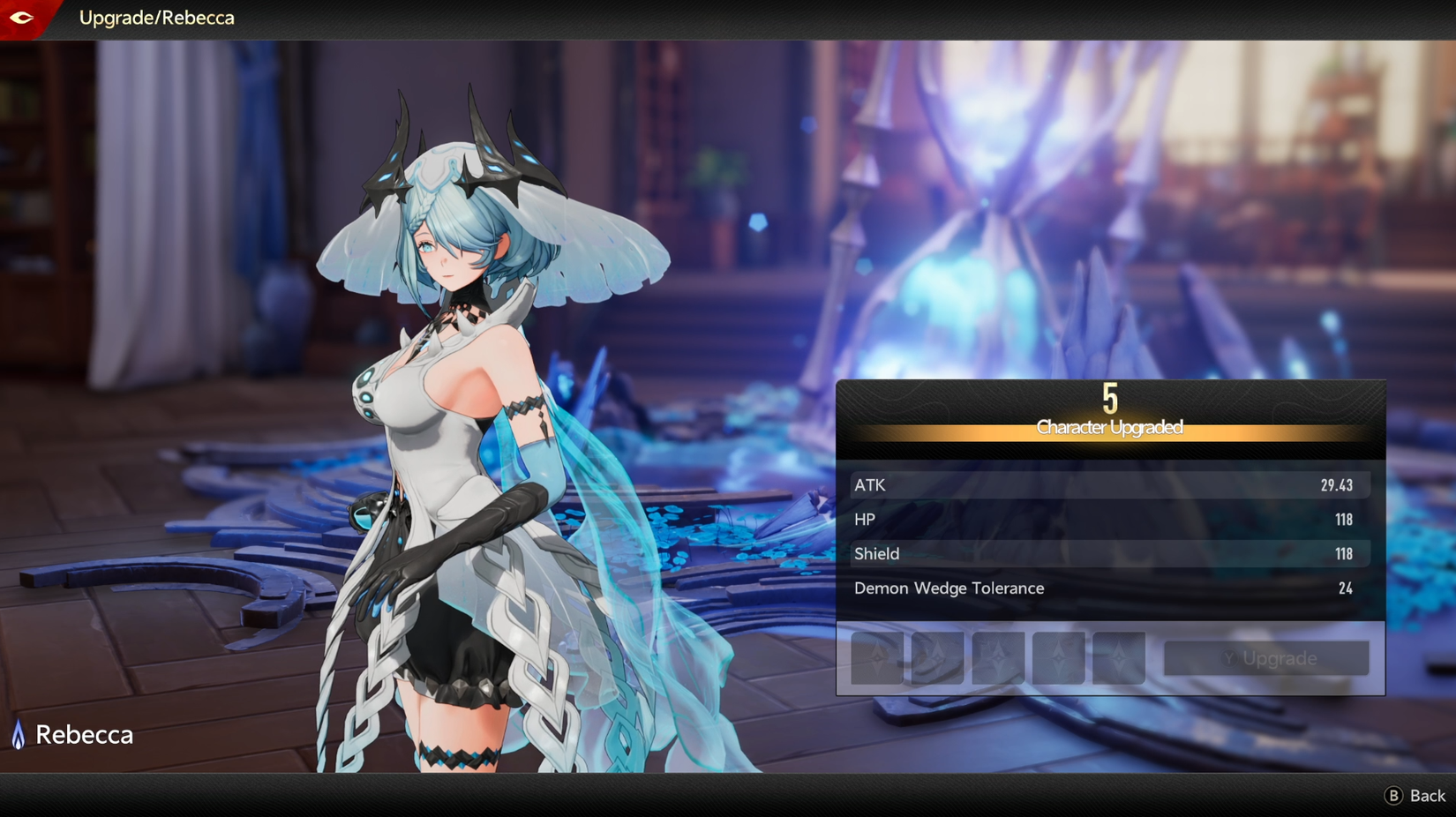1456x817 pixels.
Task: Select Rebecca's name label in bottom-left
Action: 84,734
